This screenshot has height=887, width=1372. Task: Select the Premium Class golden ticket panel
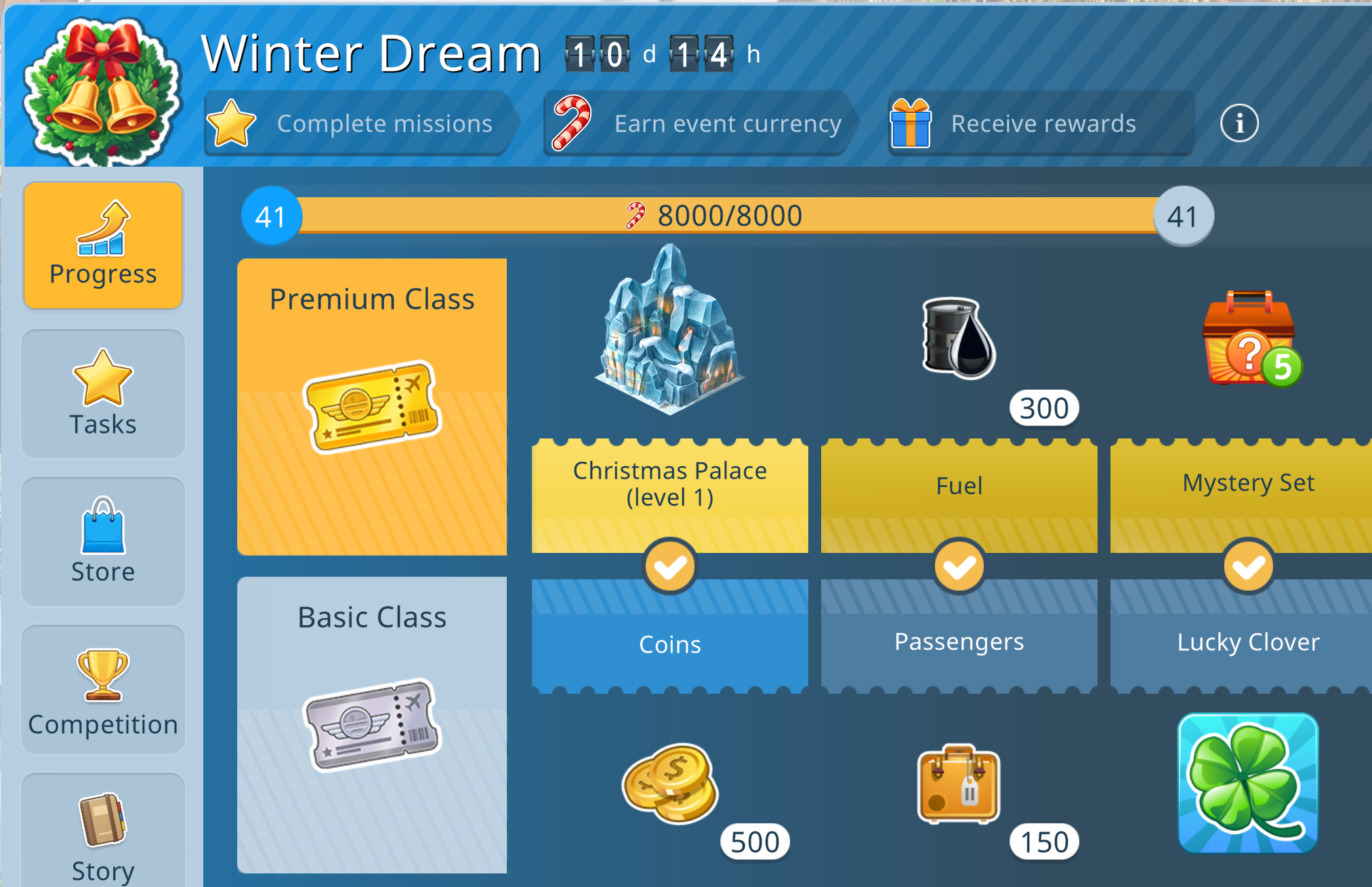click(372, 407)
